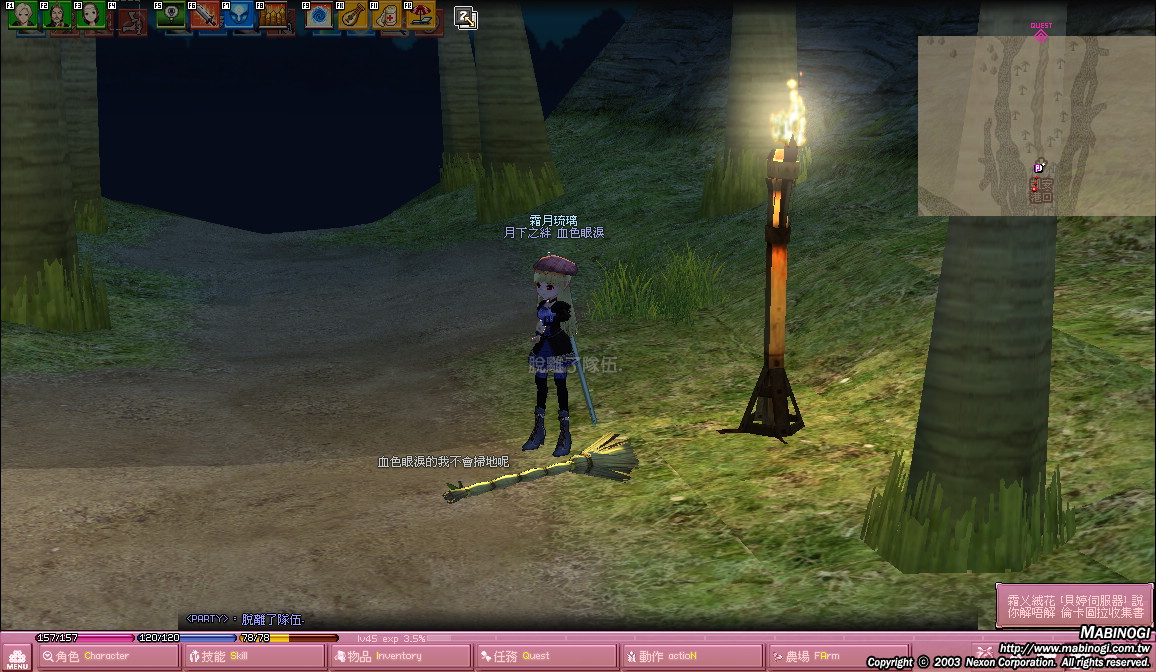Activate the F12 umbrella rest skill
The image size is (1156, 672).
click(421, 15)
